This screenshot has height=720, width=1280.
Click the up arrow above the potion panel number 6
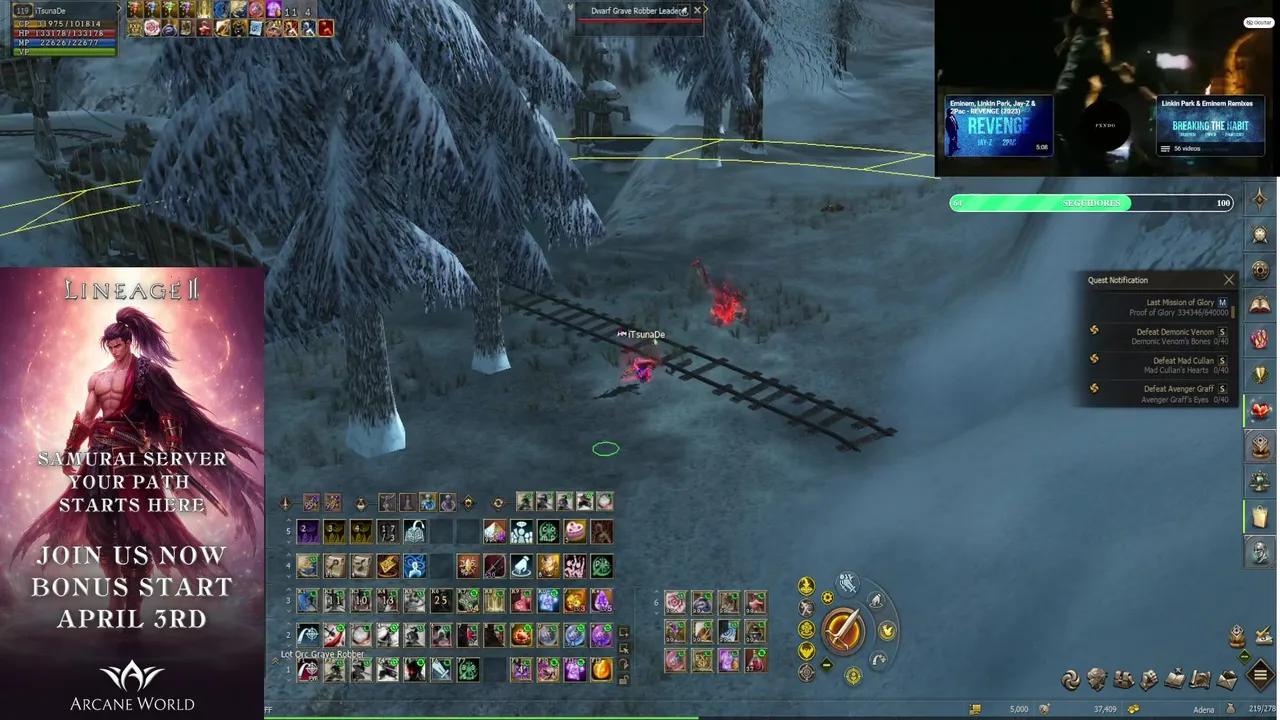(x=656, y=592)
